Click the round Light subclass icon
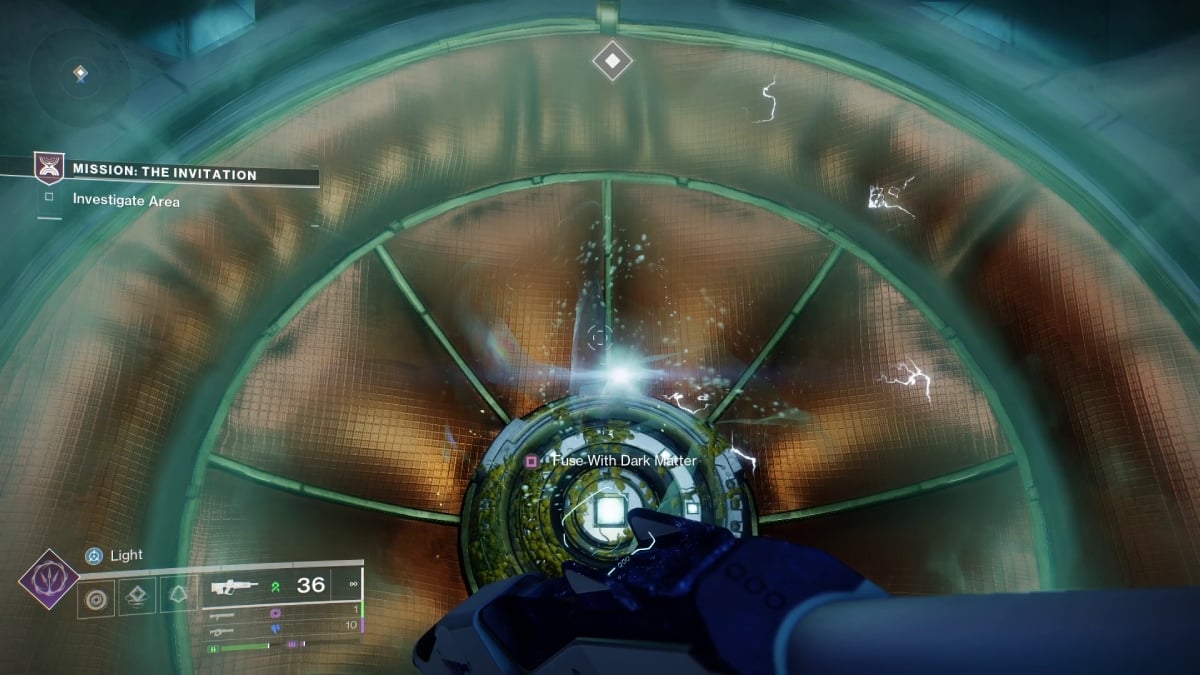Viewport: 1200px width, 675px height. pyautogui.click(x=94, y=555)
